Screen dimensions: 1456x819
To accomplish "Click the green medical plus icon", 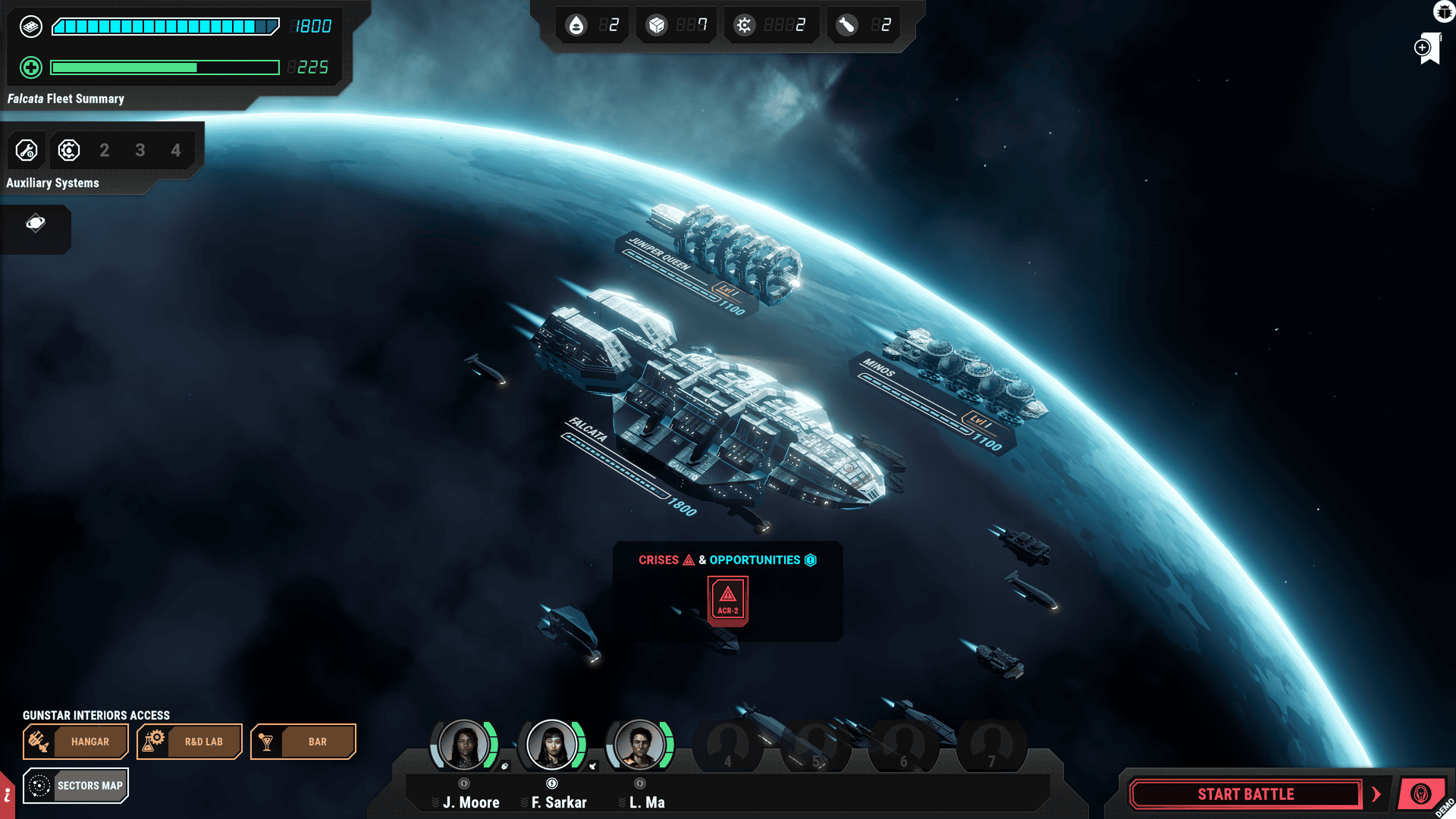I will click(x=30, y=67).
